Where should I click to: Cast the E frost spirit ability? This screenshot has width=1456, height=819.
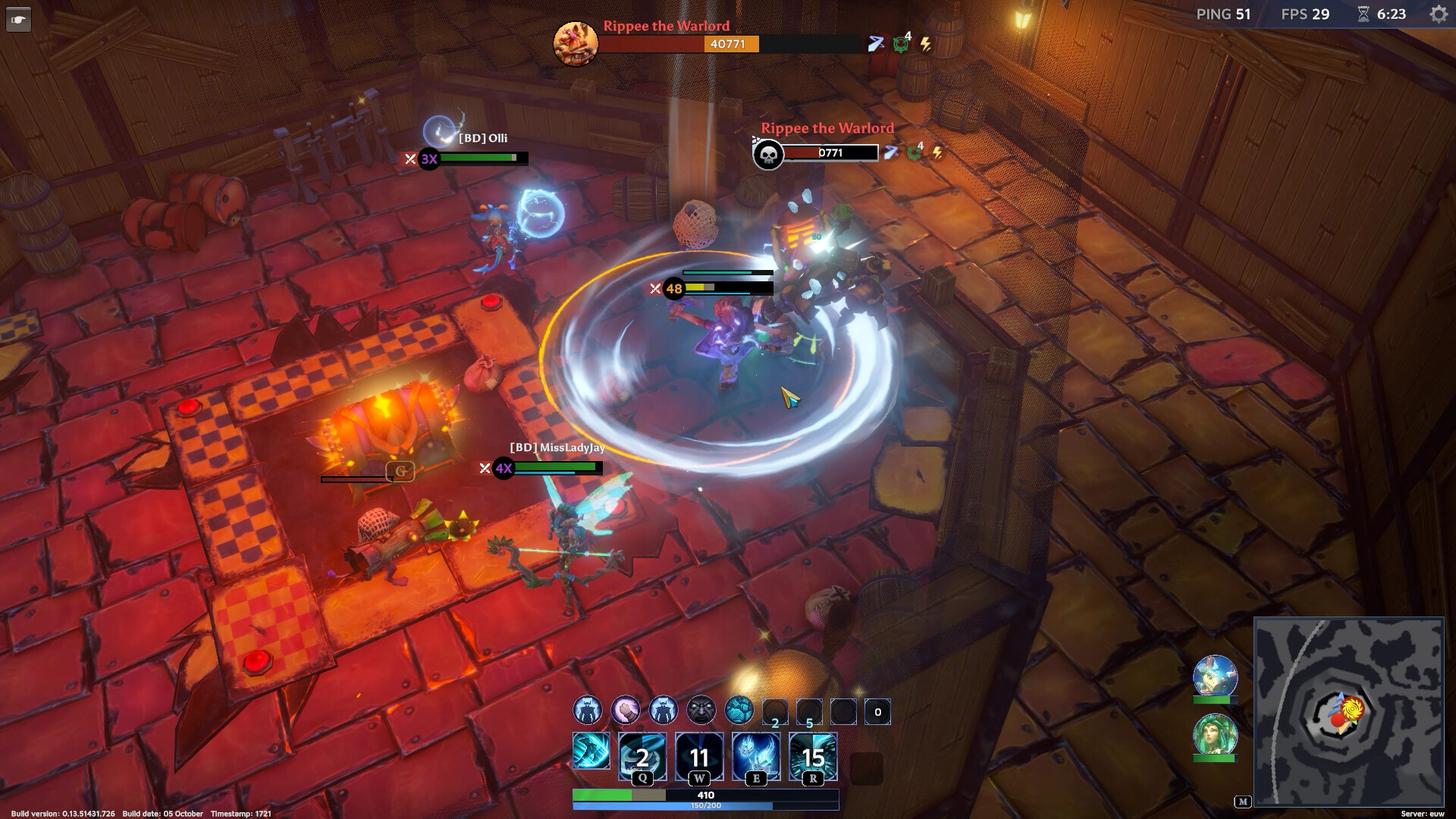tap(755, 755)
